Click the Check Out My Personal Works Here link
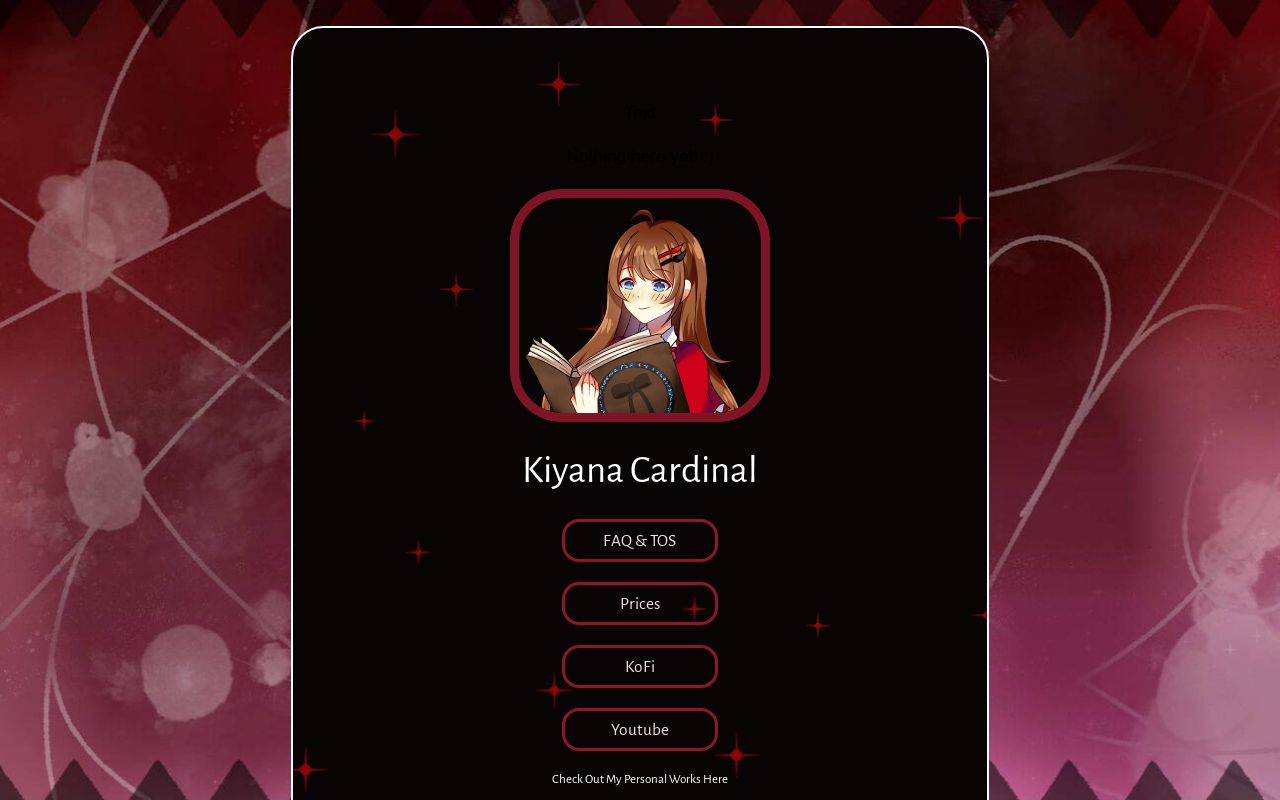This screenshot has height=800, width=1280. pyautogui.click(x=640, y=779)
